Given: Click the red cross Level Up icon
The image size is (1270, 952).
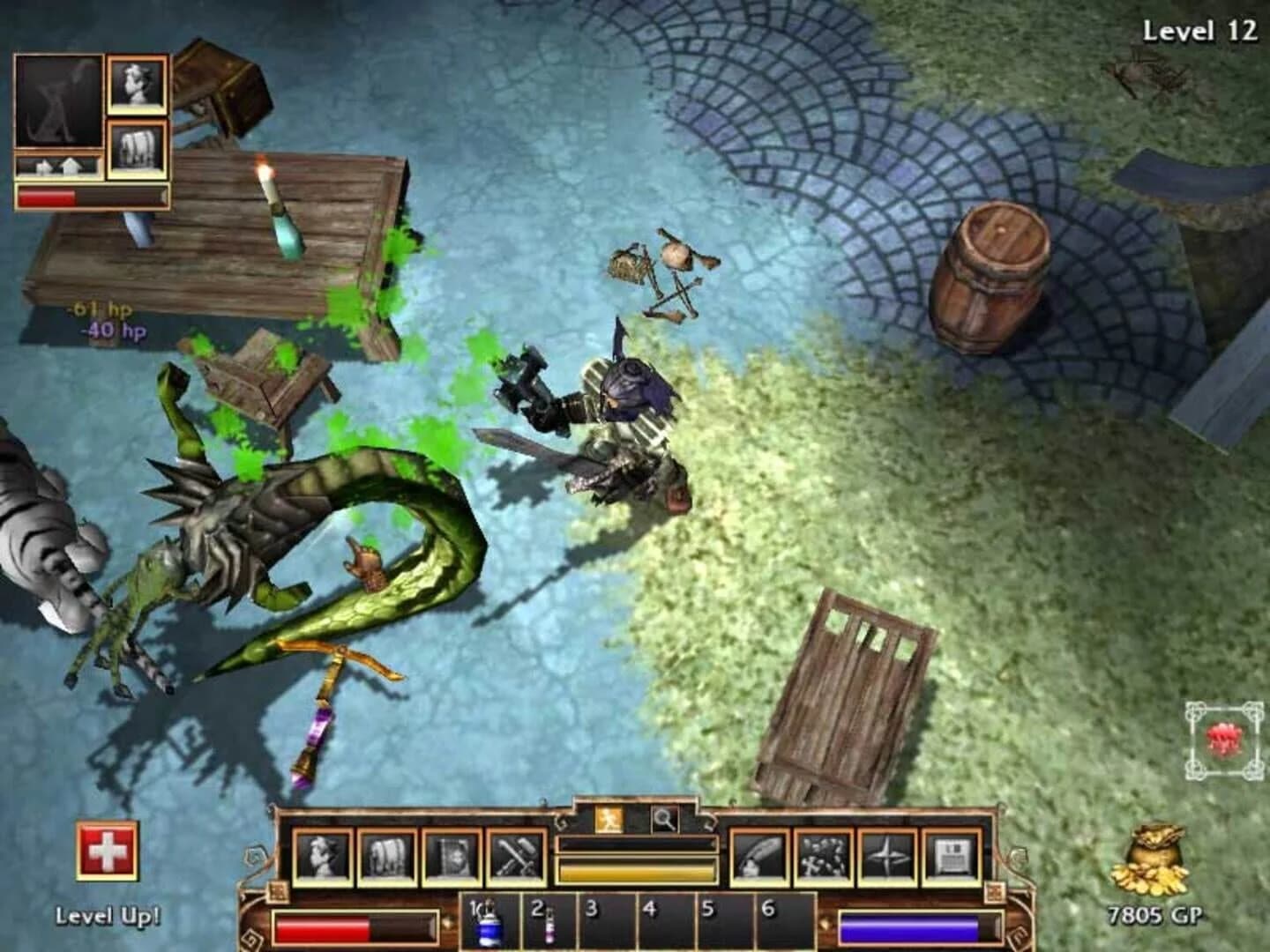Looking at the screenshot, I should click(106, 852).
